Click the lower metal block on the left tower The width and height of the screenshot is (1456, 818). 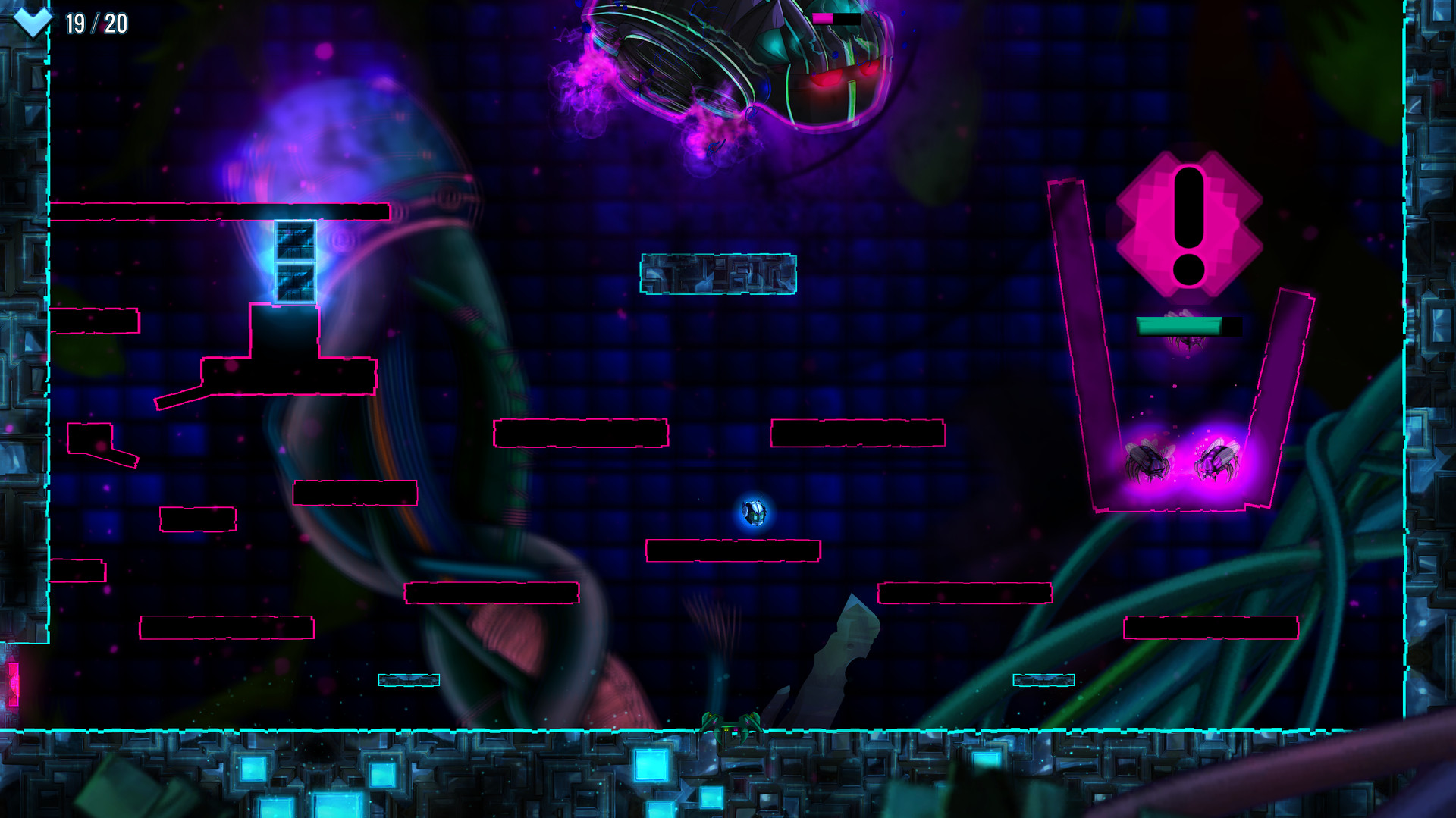[294, 282]
